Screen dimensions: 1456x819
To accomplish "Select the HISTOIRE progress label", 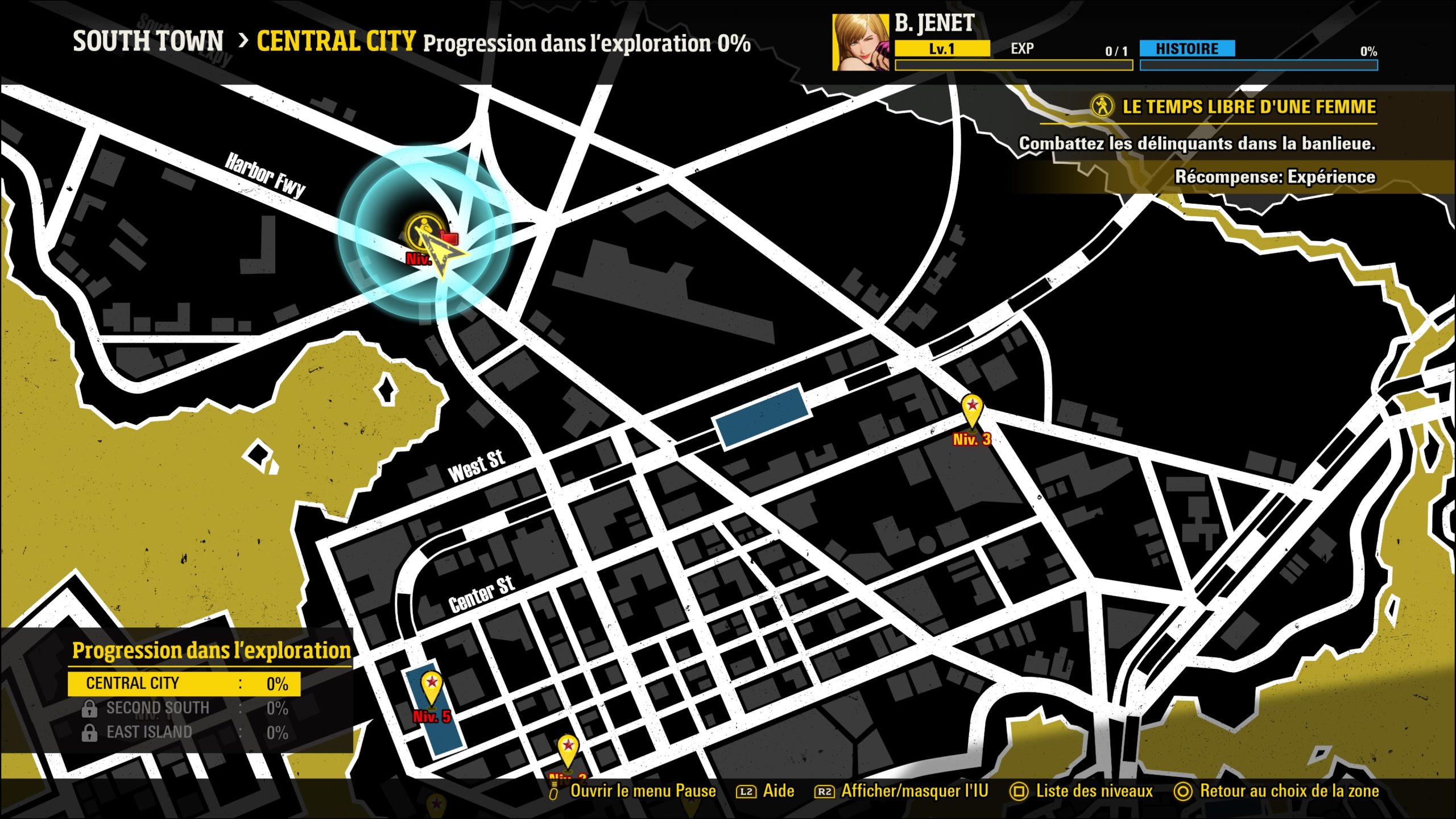I will point(1187,49).
